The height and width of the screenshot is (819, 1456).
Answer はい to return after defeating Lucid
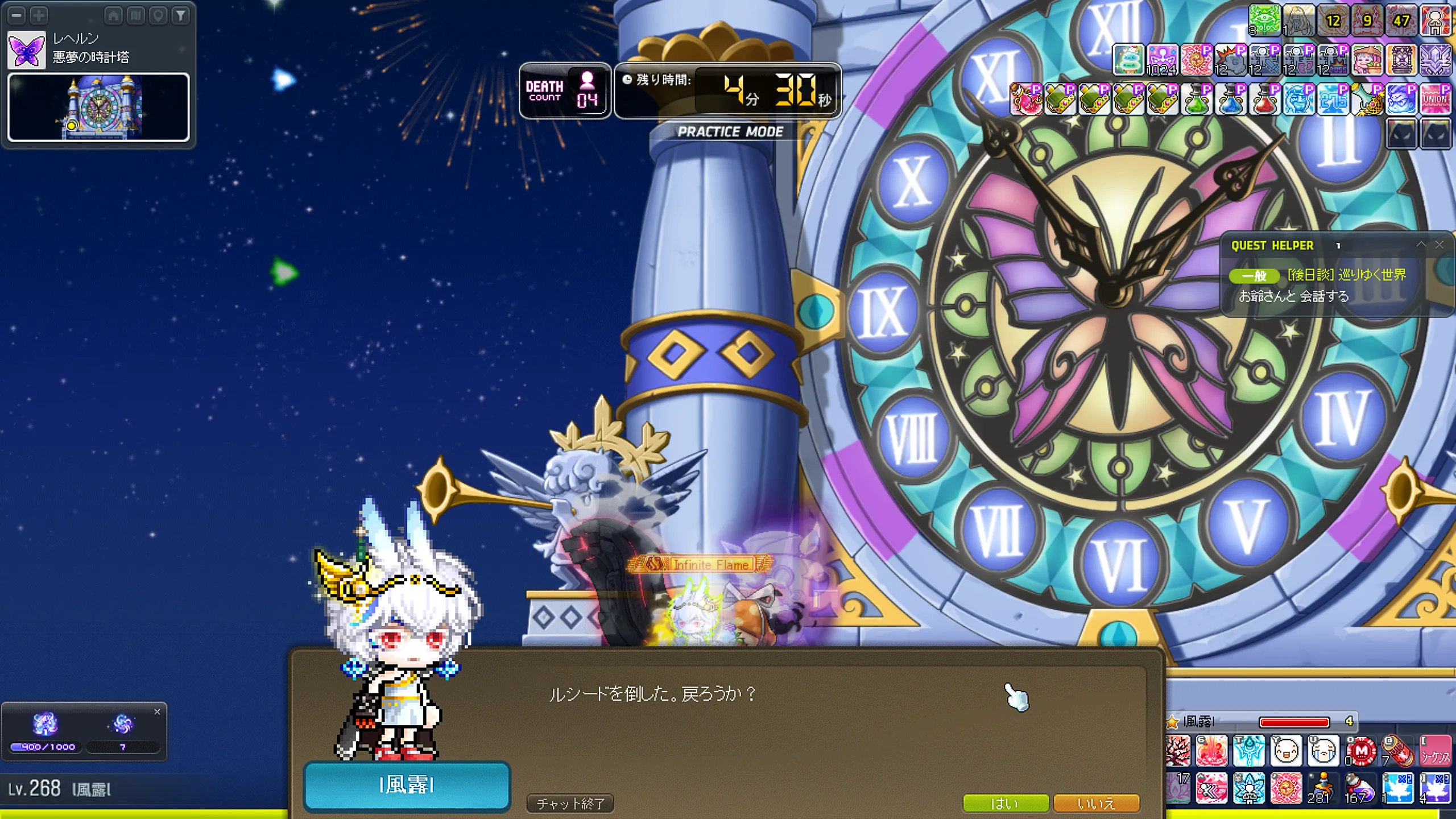pyautogui.click(x=1005, y=803)
